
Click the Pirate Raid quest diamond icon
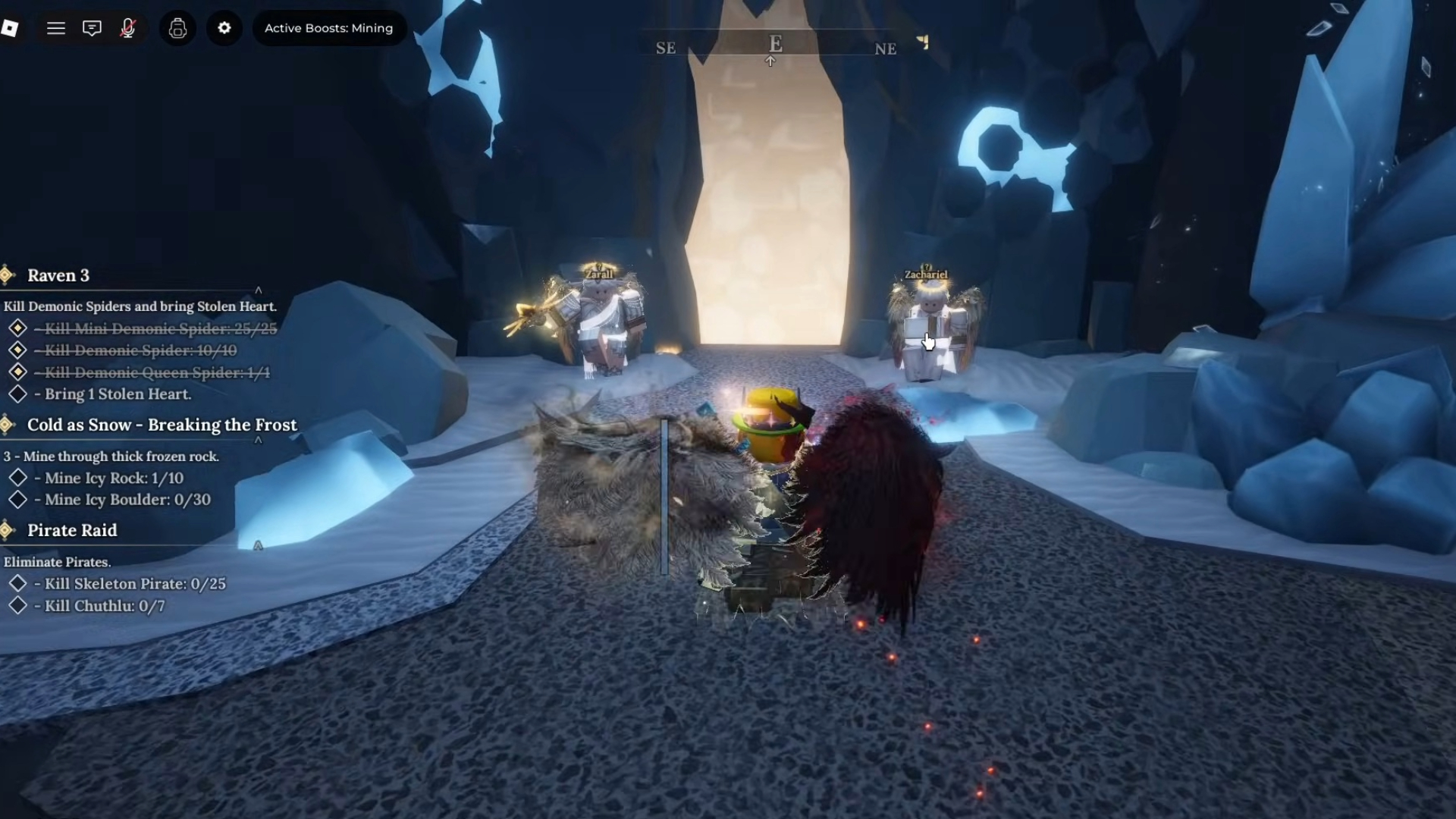(x=7, y=530)
